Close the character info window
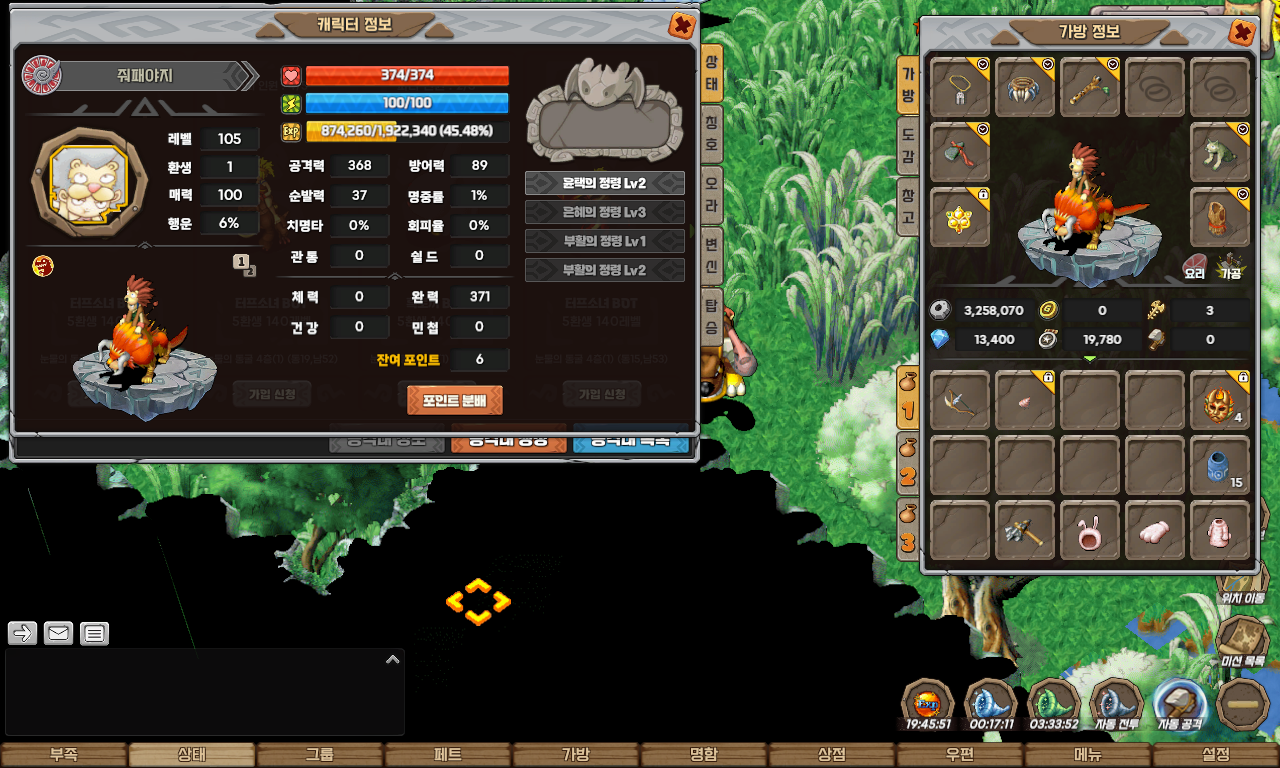1280x768 pixels. [682, 26]
